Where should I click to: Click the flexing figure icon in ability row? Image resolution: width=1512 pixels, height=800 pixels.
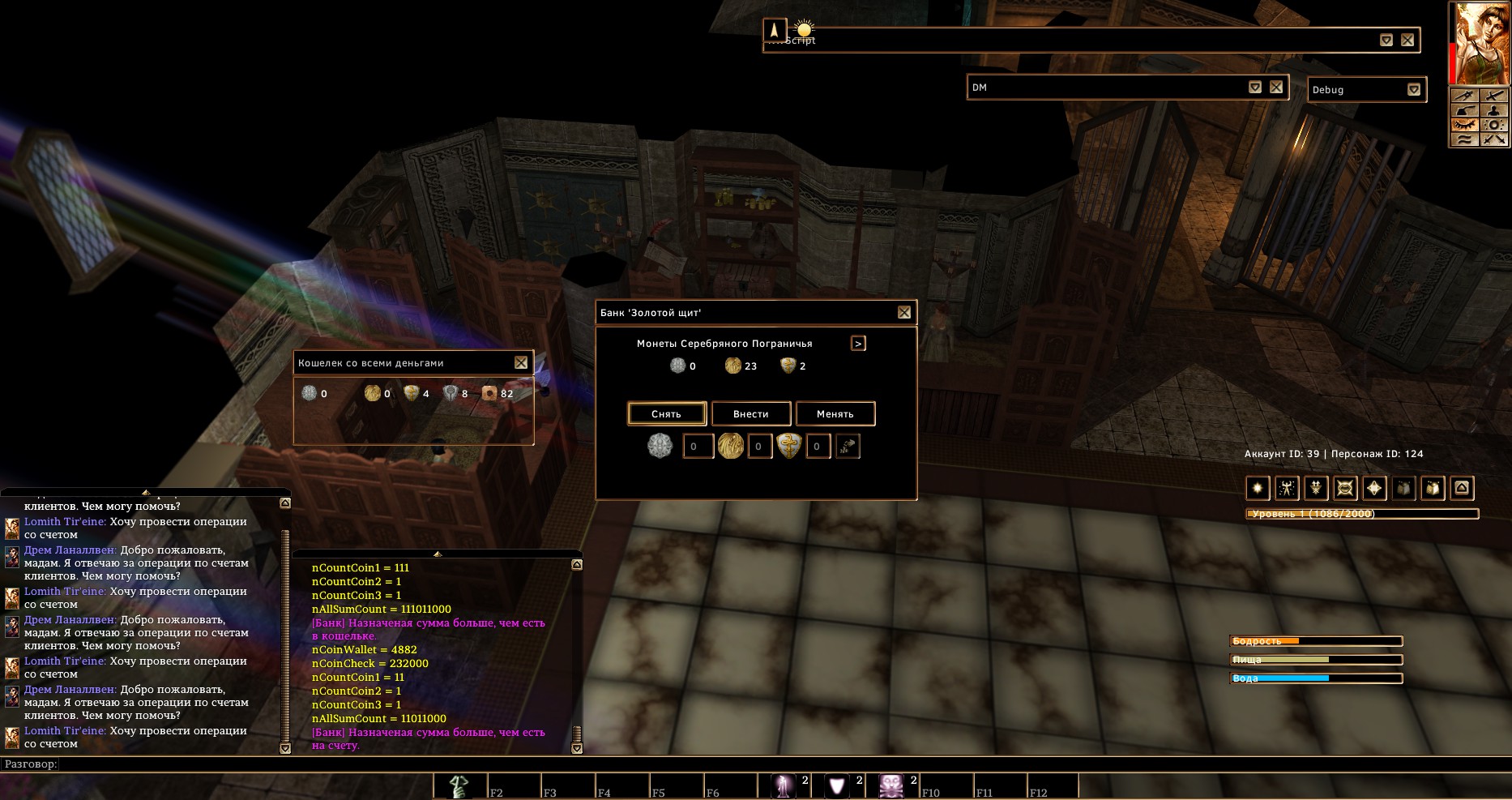[x=1287, y=488]
